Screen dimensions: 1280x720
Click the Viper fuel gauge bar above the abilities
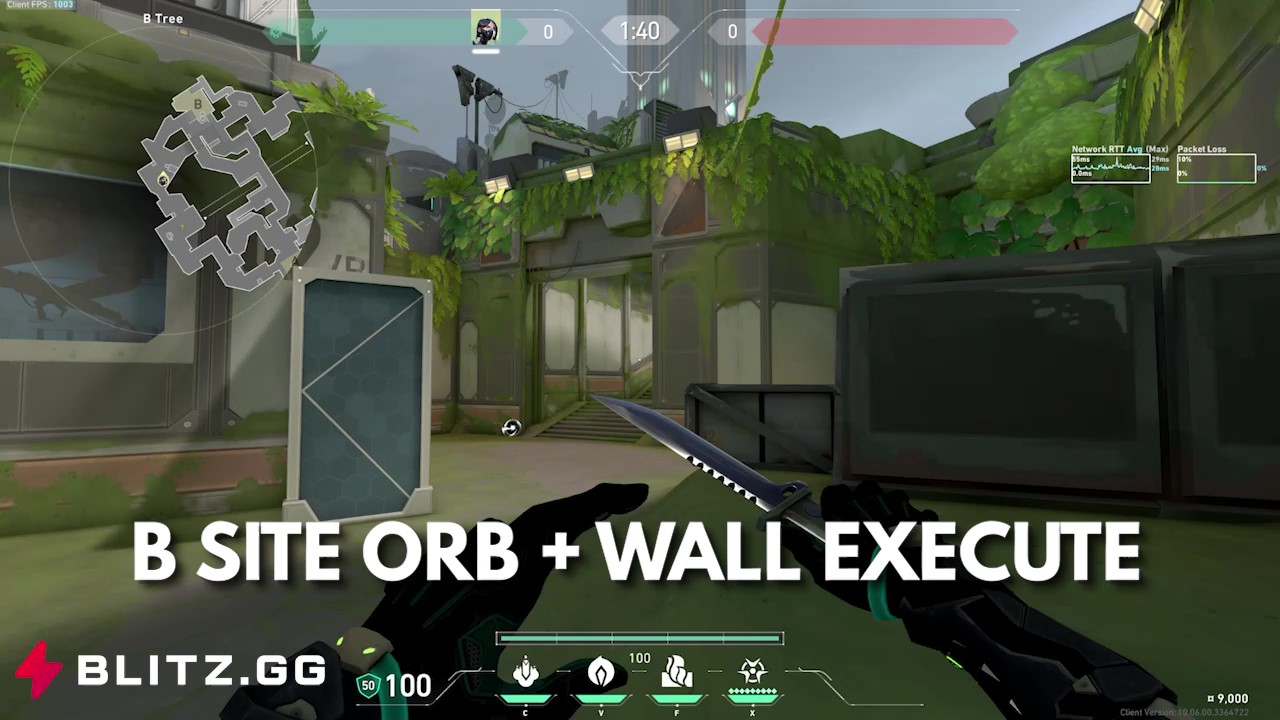click(x=639, y=637)
